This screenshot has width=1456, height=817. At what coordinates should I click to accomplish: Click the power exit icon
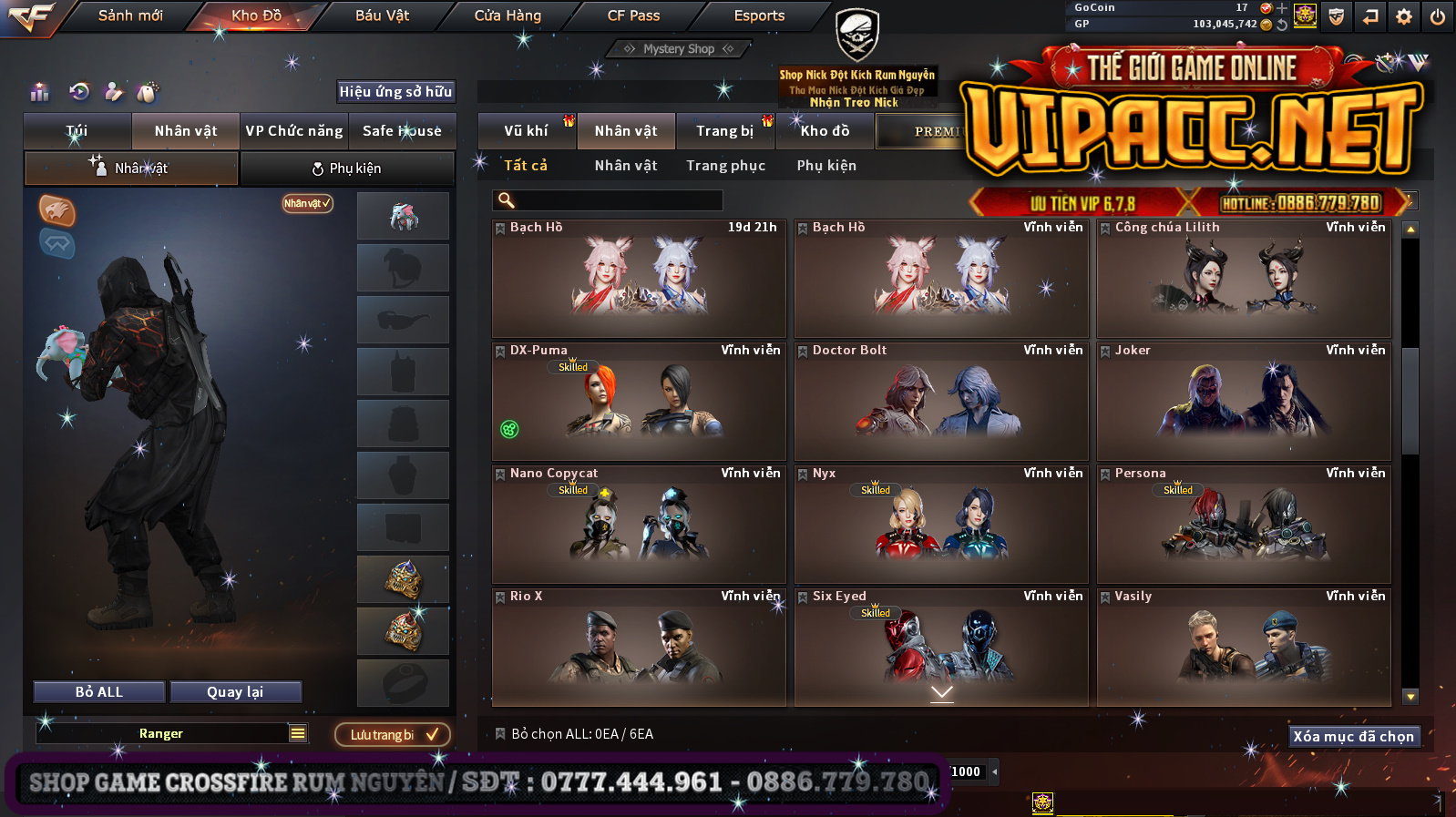(x=1438, y=16)
